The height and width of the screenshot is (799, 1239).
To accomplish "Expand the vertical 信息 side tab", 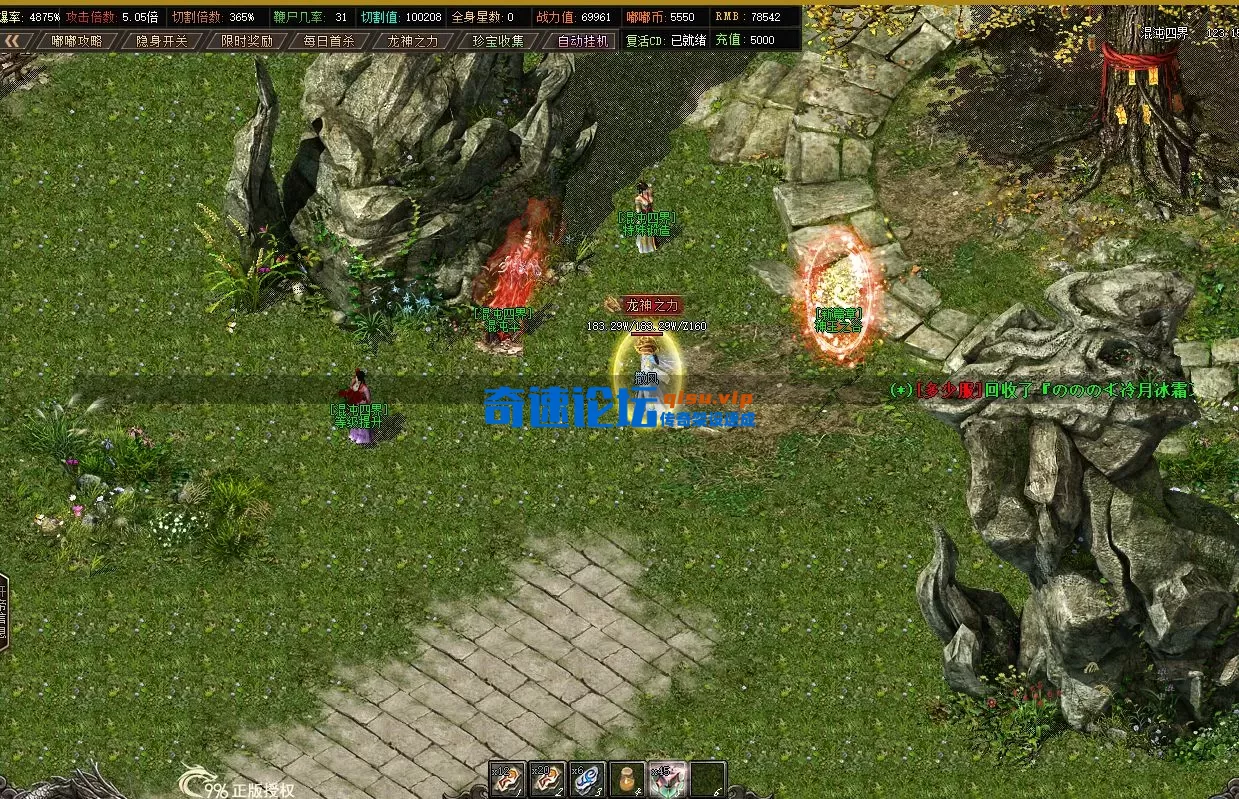I will [x=4, y=612].
